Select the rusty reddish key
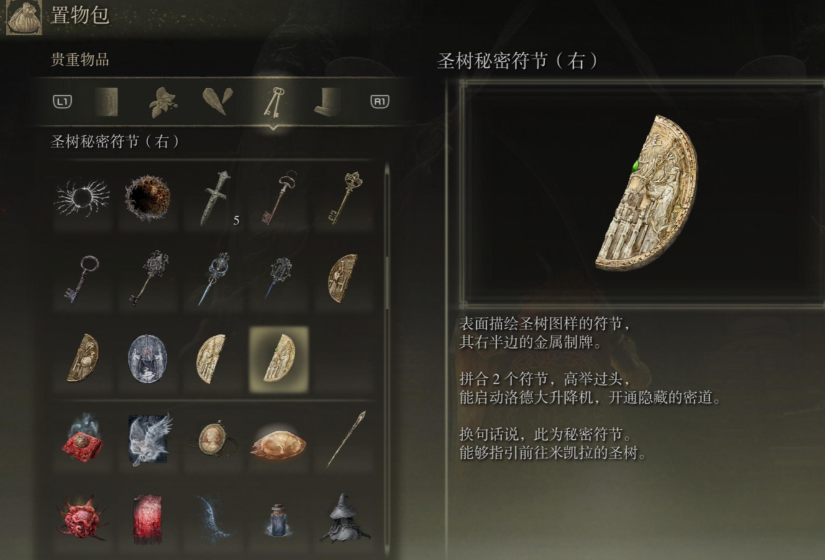 point(278,197)
